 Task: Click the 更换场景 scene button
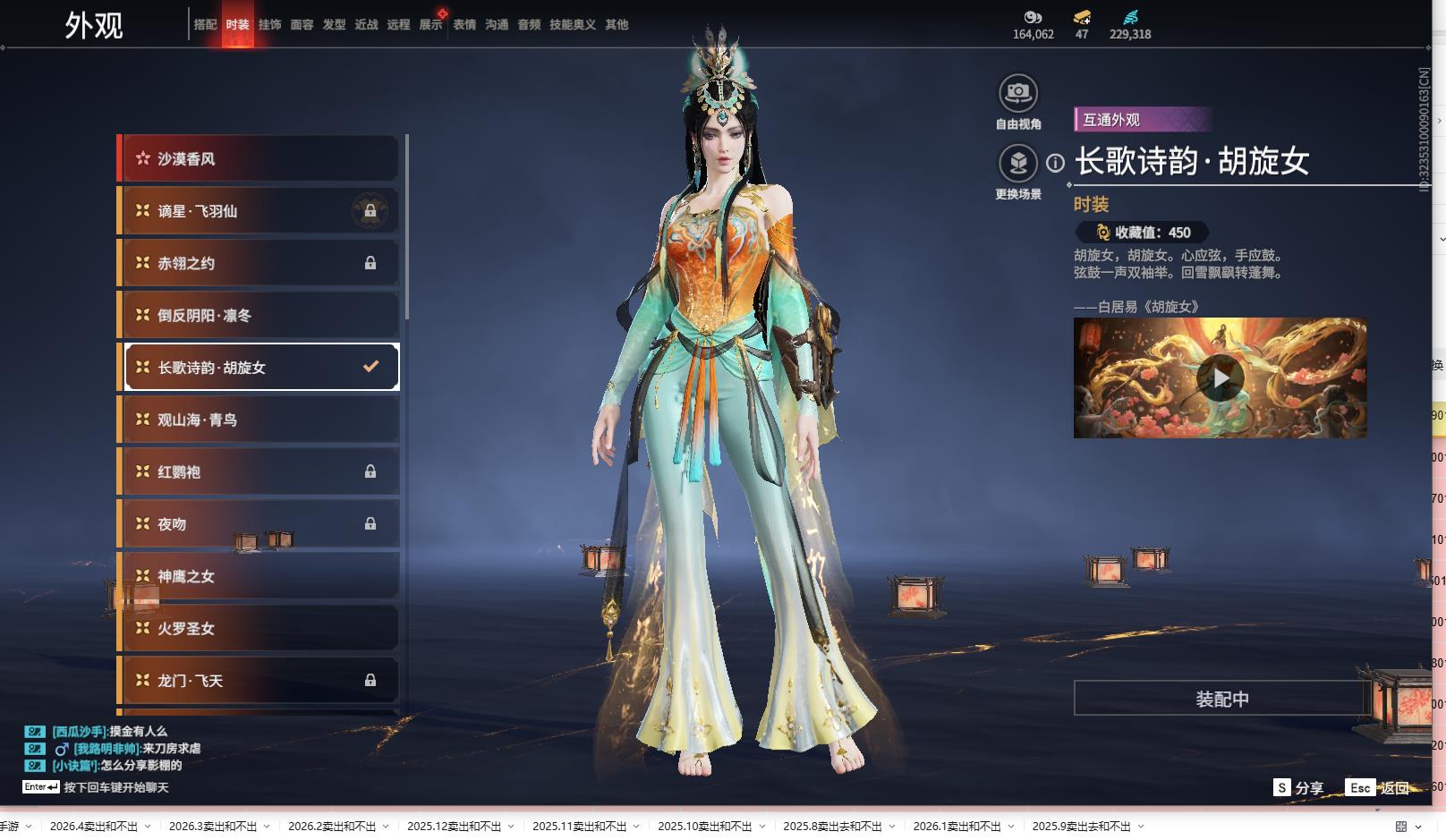[1017, 164]
